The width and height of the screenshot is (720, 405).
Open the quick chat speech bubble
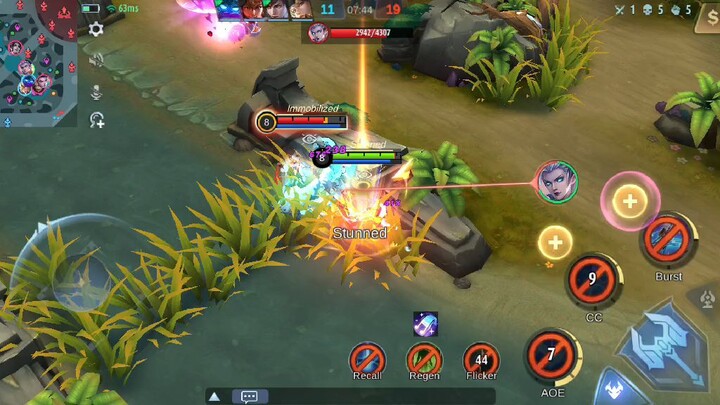(x=249, y=396)
